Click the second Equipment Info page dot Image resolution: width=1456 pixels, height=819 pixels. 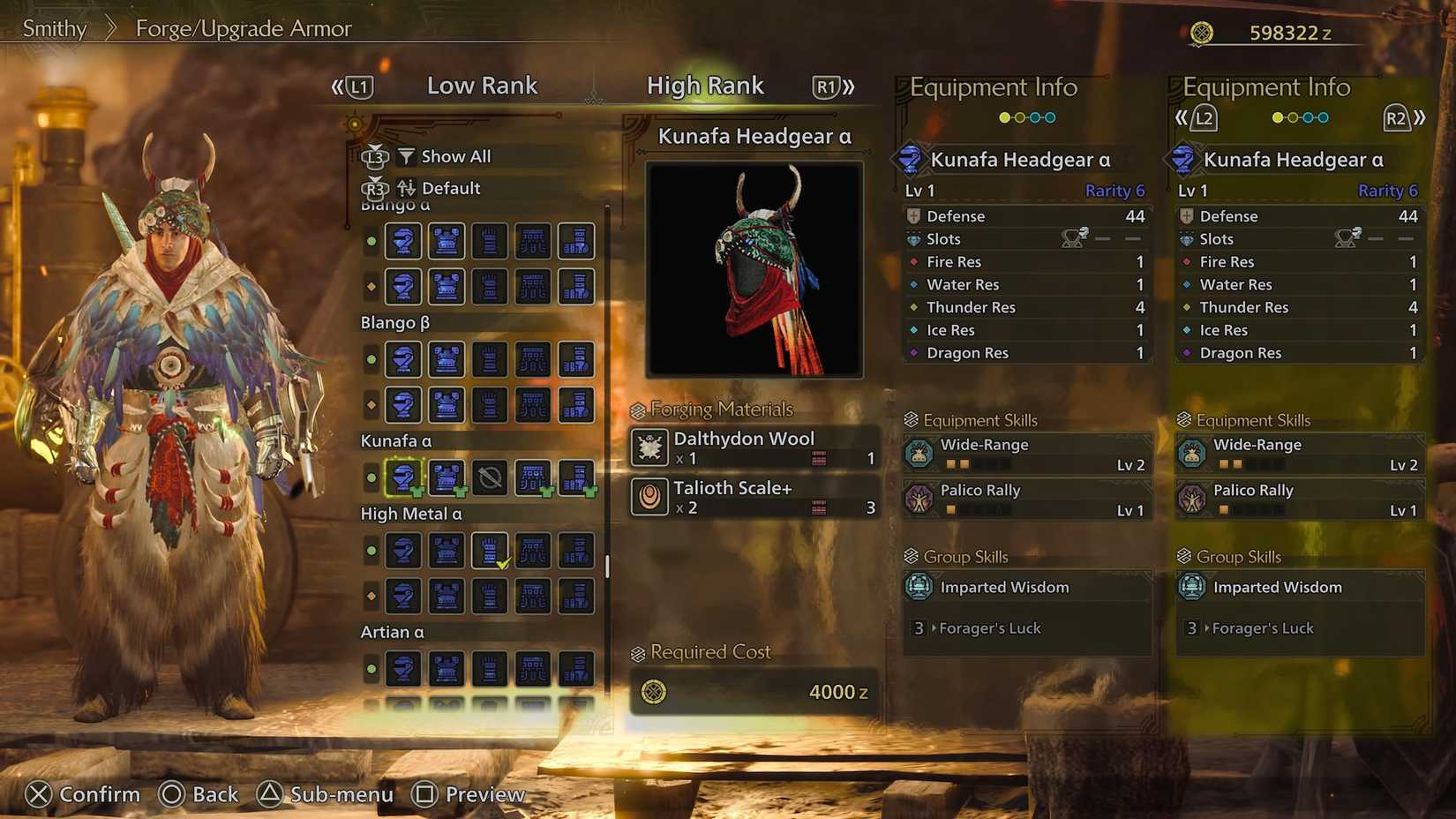[1021, 116]
